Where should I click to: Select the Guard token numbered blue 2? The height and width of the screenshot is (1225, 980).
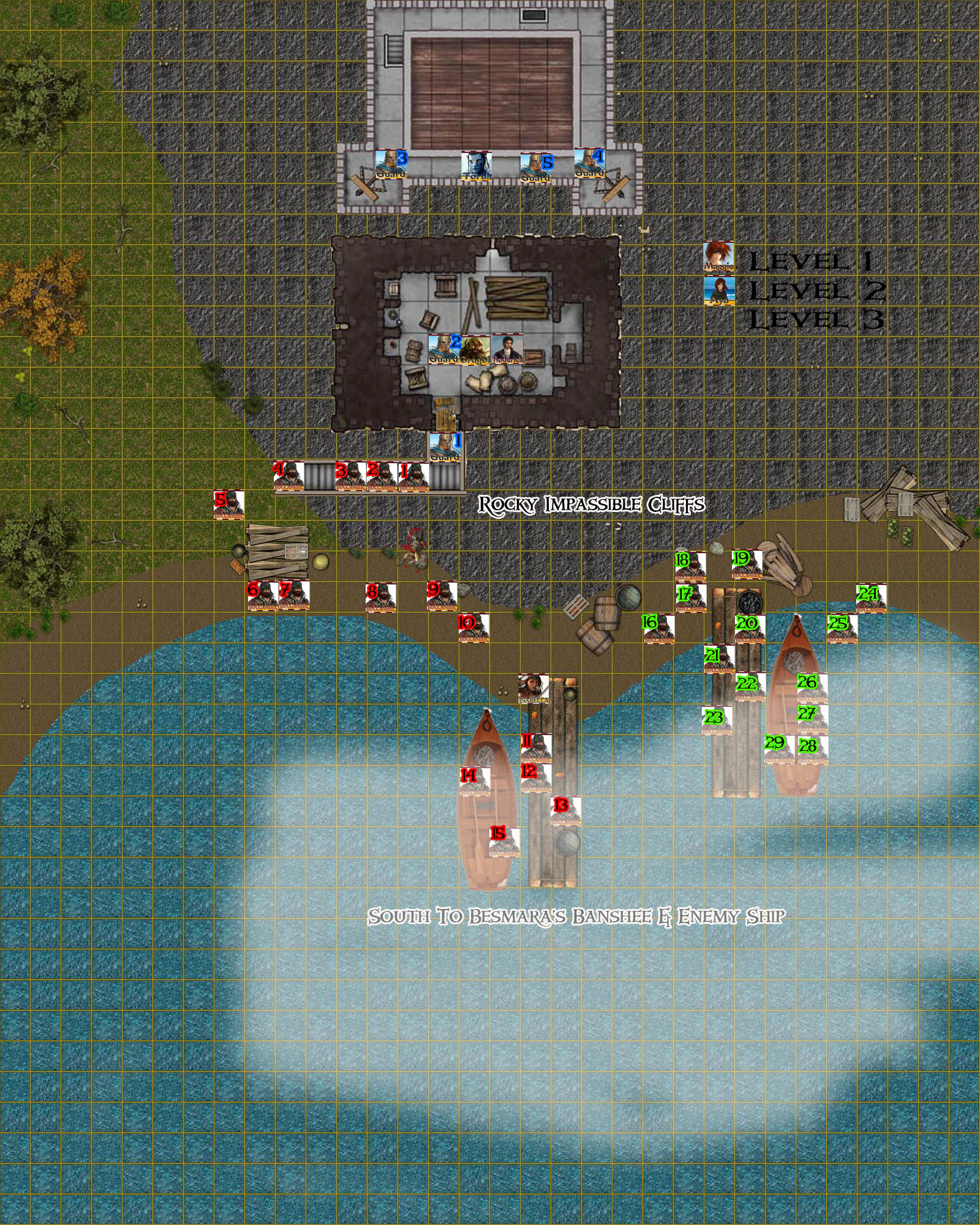click(x=443, y=350)
